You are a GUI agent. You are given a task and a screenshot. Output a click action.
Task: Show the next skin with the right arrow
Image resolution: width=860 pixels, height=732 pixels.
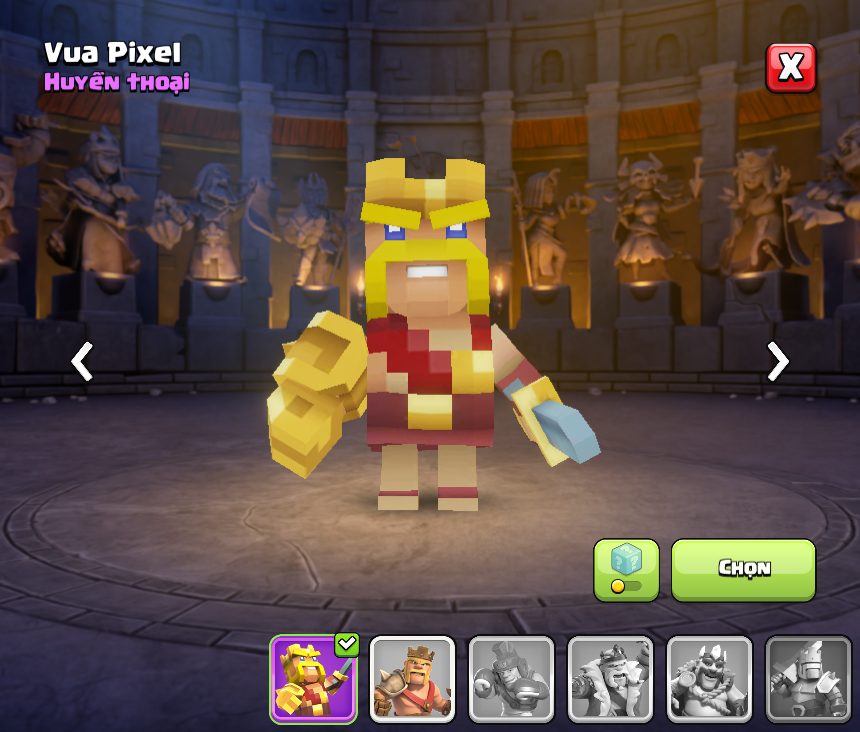click(x=777, y=361)
